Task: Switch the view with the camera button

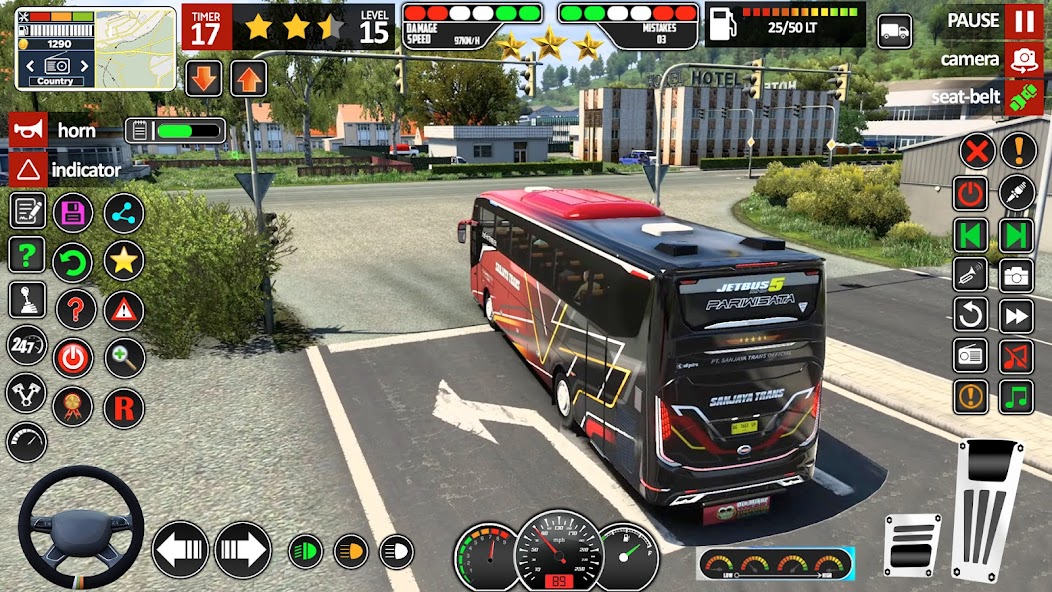Action: 1022,59
